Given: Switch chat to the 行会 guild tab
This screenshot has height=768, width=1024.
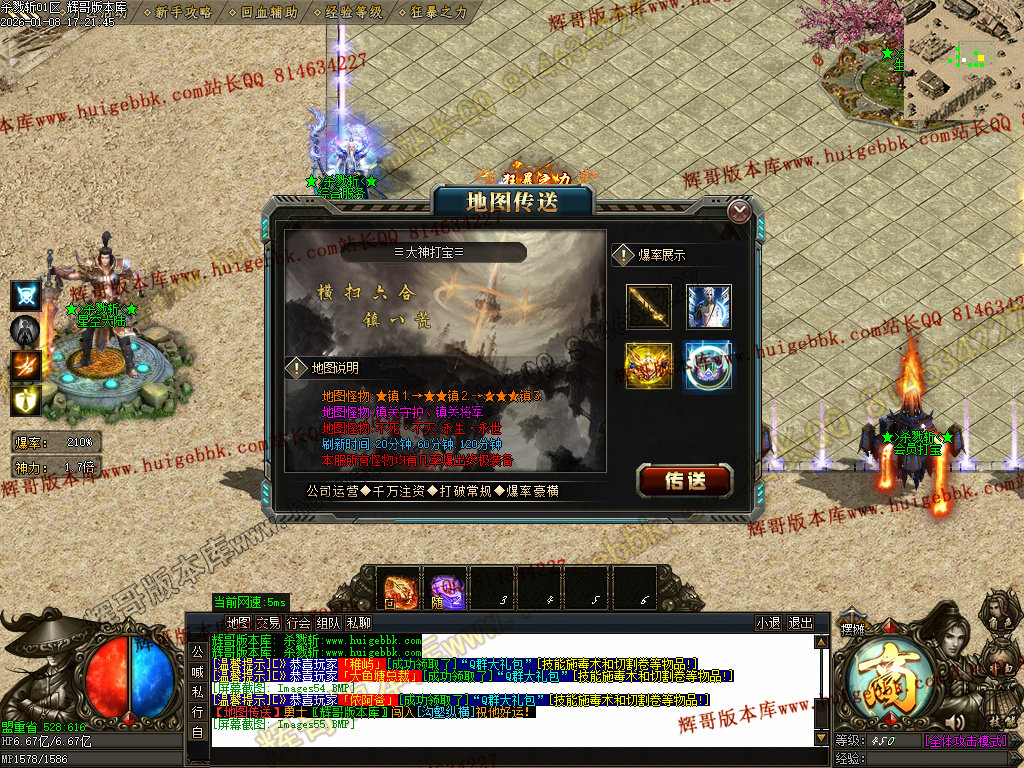Looking at the screenshot, I should [x=298, y=623].
